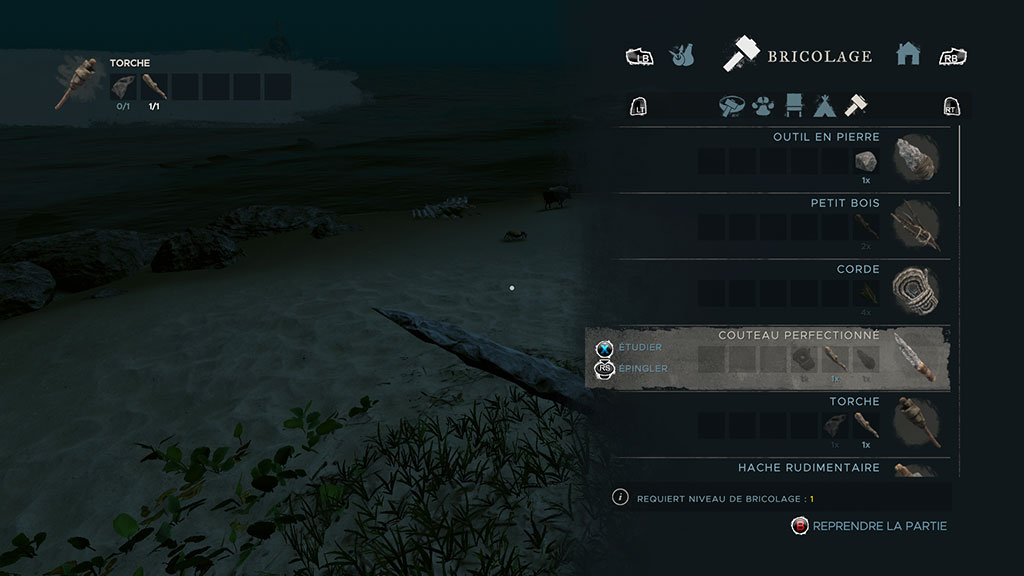Viewport: 1024px width, 576px height.
Task: Click Reprendre la partie to resume
Action: coord(879,526)
